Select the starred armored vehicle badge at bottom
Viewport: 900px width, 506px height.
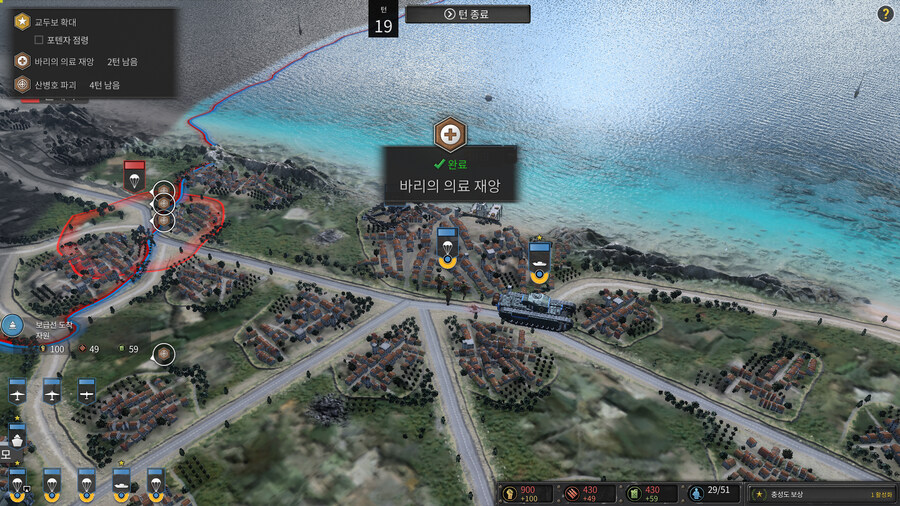click(121, 483)
